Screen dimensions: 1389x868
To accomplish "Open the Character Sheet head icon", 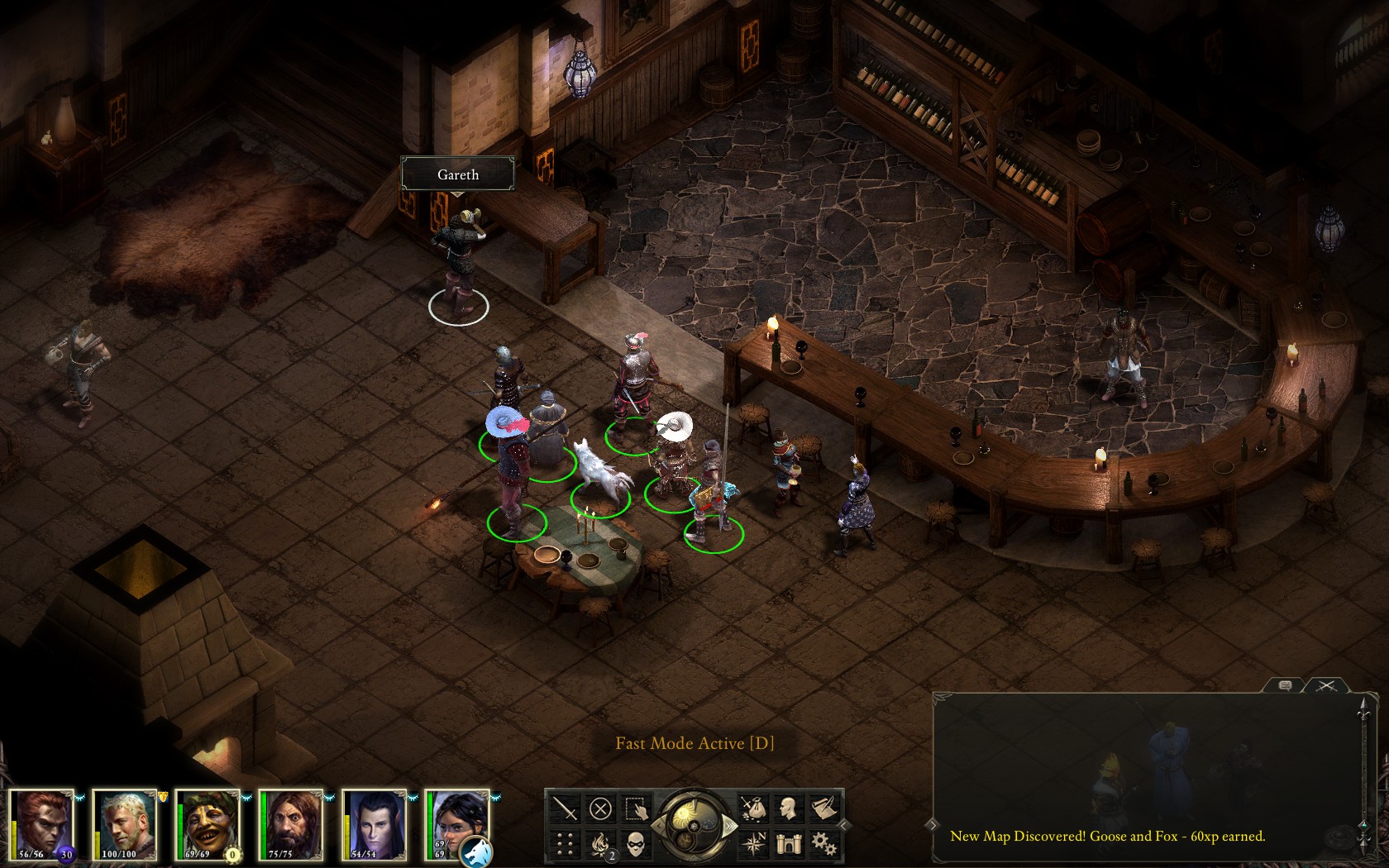I will tap(786, 808).
